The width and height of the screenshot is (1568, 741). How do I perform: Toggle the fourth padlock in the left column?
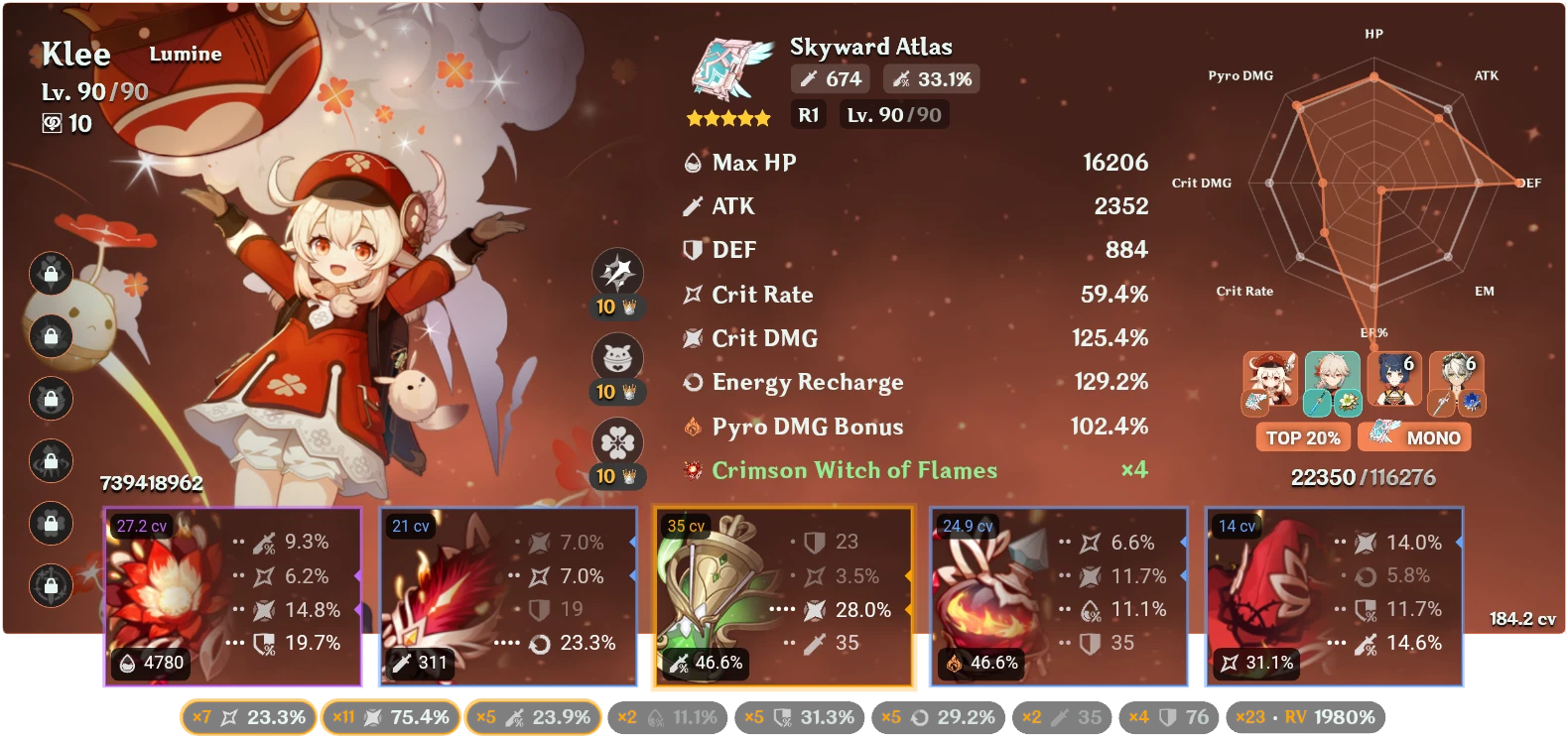[51, 462]
